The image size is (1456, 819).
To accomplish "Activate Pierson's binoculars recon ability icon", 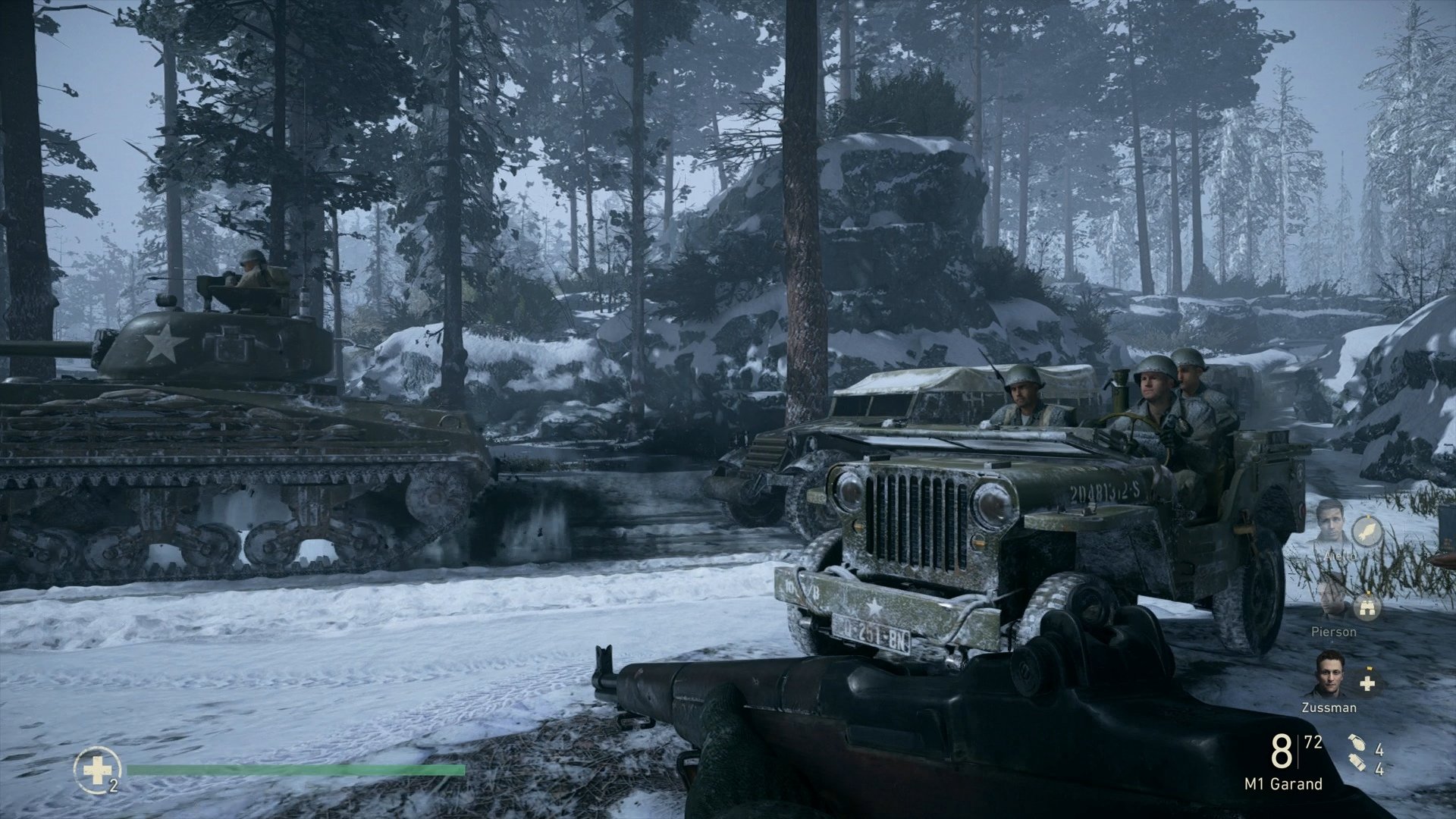I will coord(1367,608).
